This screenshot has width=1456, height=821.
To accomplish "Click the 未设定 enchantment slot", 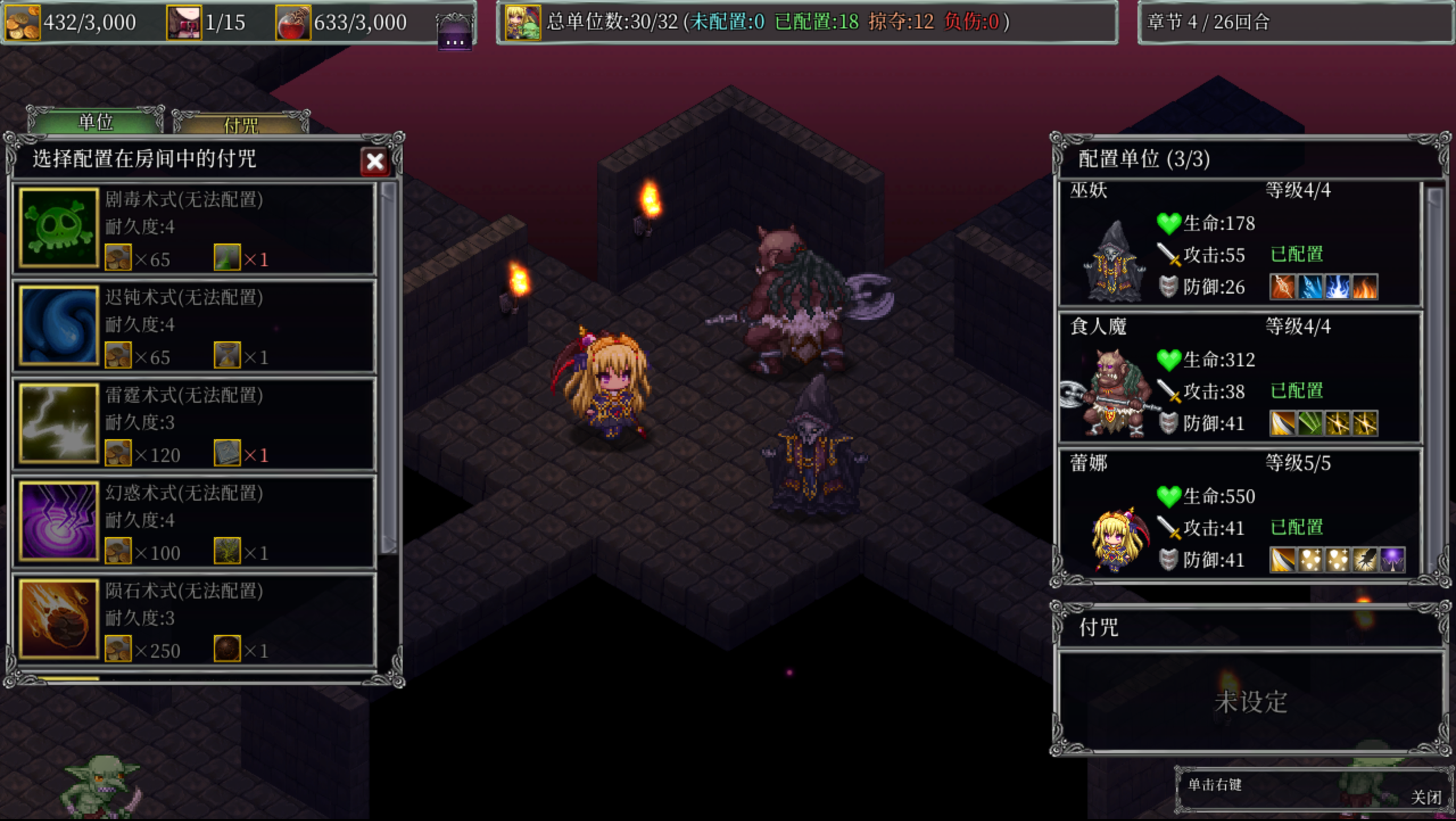I will point(1250,702).
